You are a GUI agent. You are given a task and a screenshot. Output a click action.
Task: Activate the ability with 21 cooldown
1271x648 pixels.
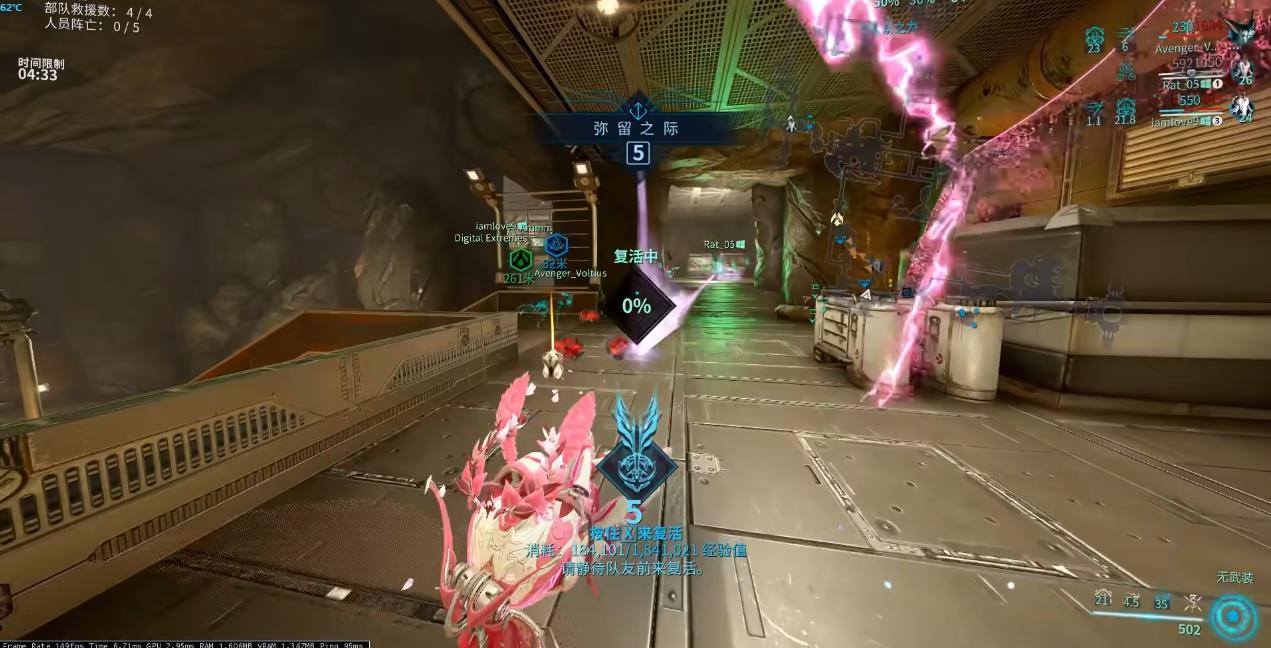pyautogui.click(x=1102, y=599)
